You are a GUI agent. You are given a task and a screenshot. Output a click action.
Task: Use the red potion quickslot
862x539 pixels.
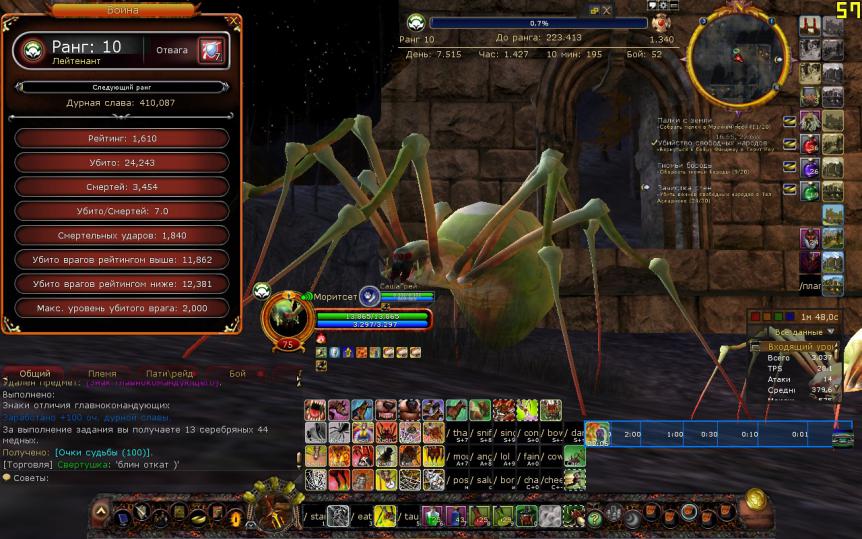(809, 143)
